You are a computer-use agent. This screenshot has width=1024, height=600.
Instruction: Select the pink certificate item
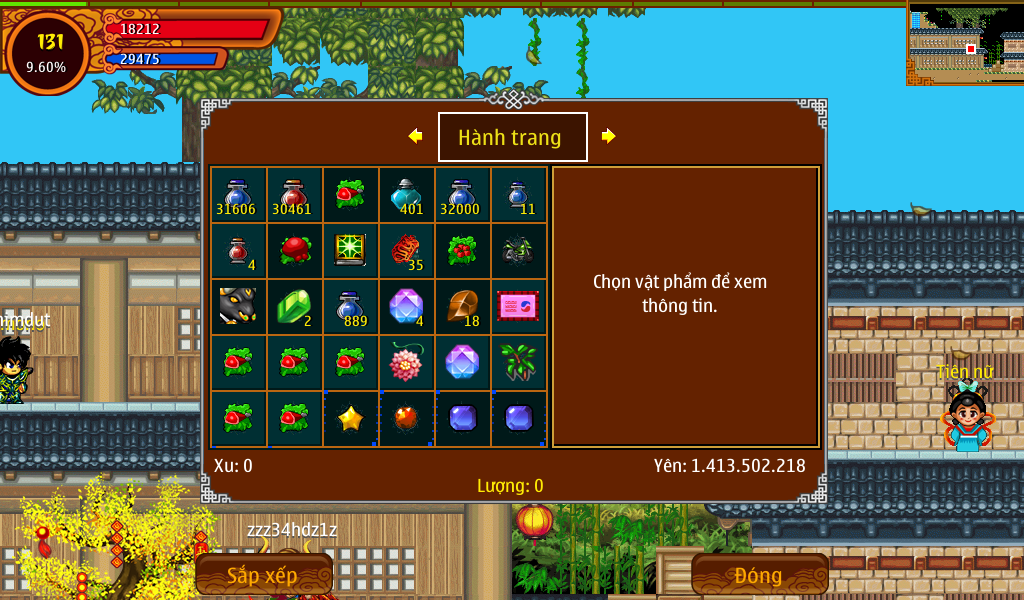pos(518,307)
